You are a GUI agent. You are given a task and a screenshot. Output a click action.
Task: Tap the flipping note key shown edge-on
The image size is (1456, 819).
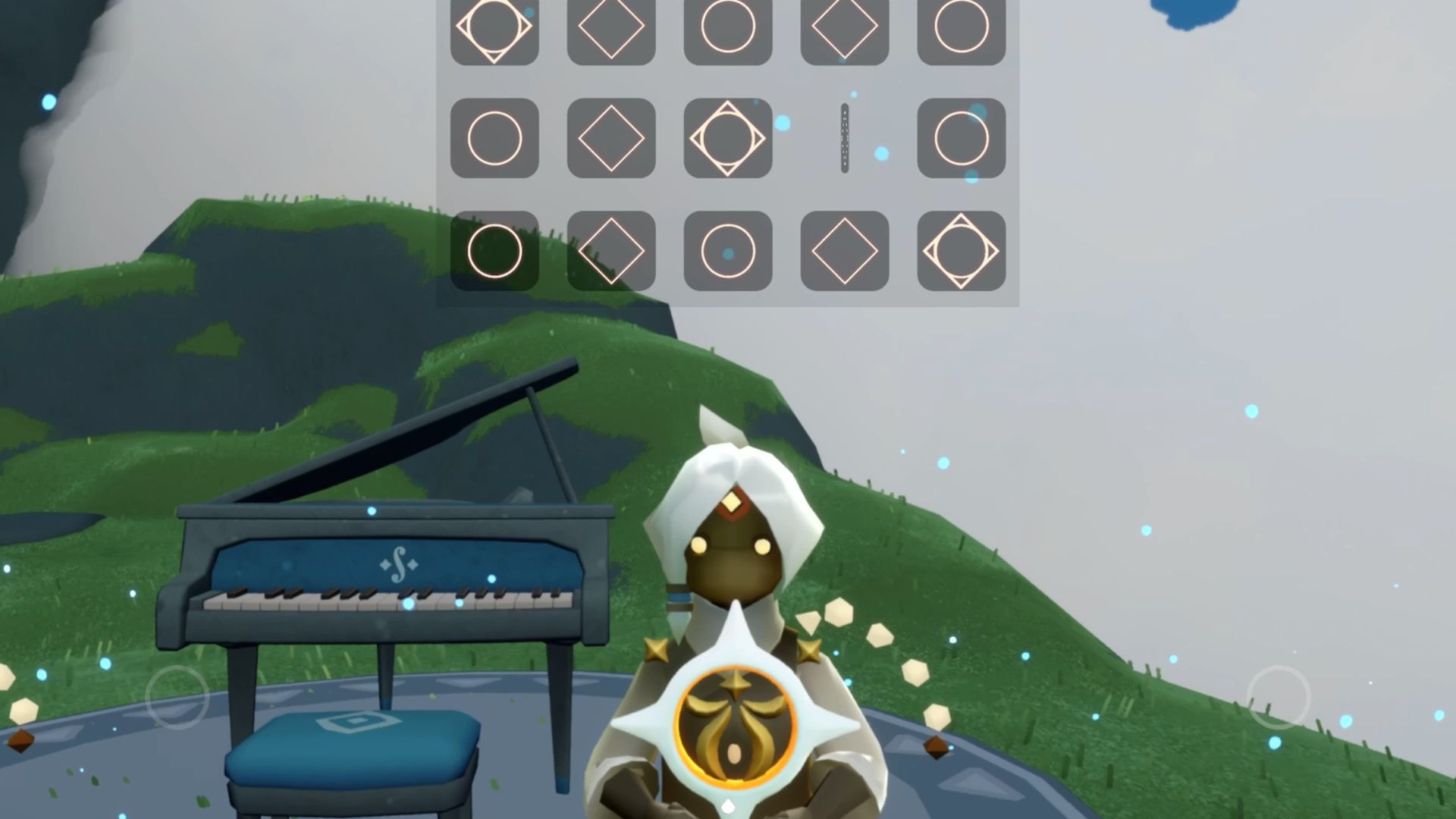[845, 138]
